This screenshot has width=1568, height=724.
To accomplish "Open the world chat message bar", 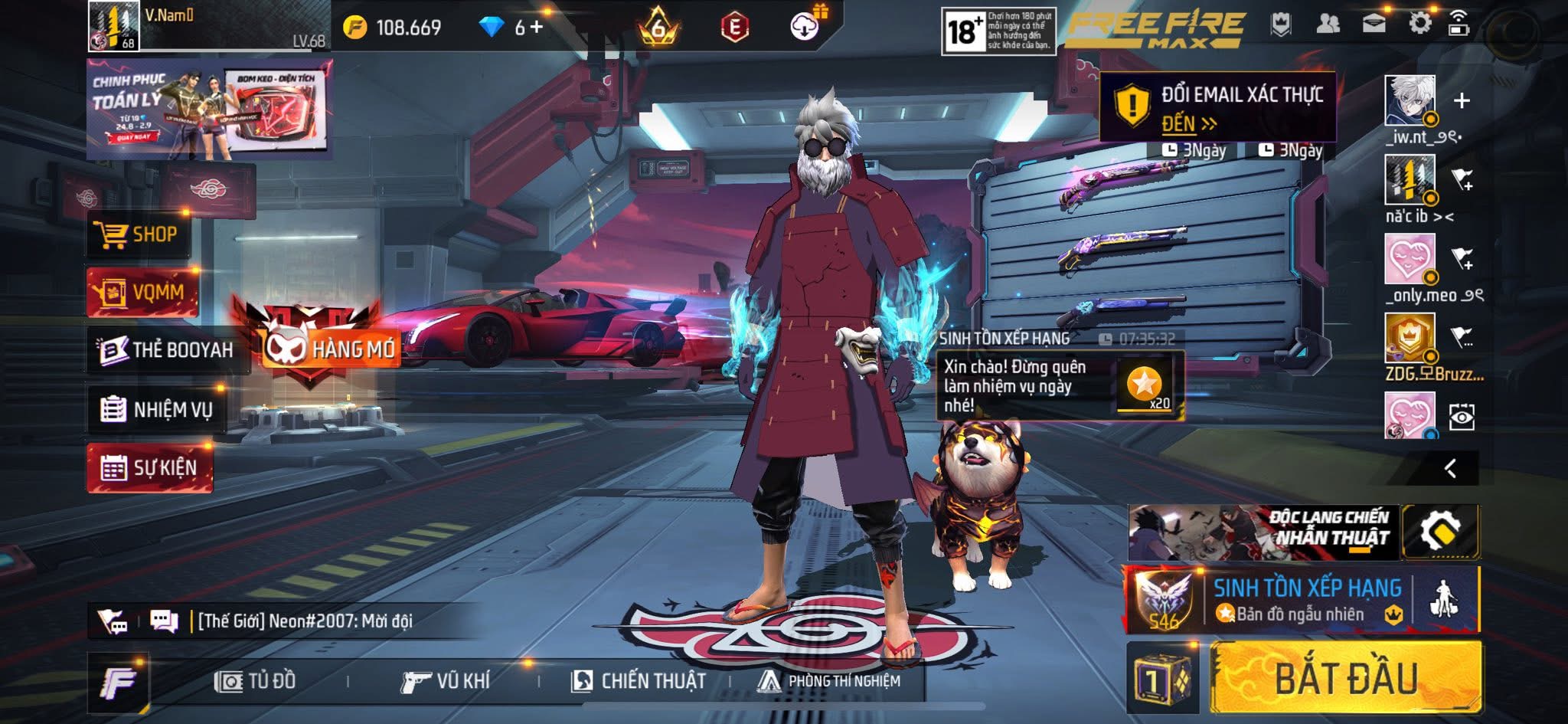I will click(x=306, y=621).
